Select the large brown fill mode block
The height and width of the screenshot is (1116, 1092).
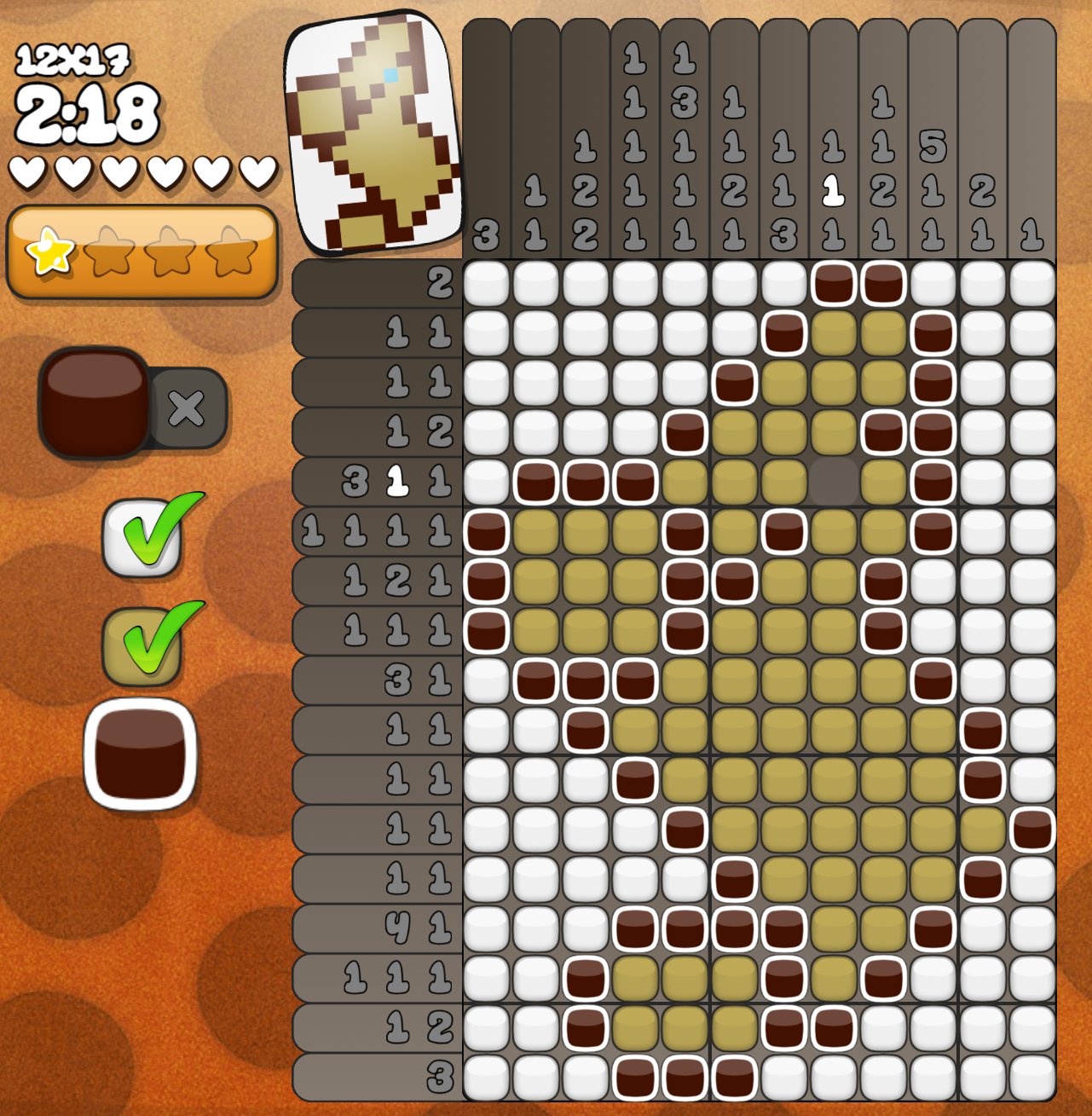click(x=95, y=402)
